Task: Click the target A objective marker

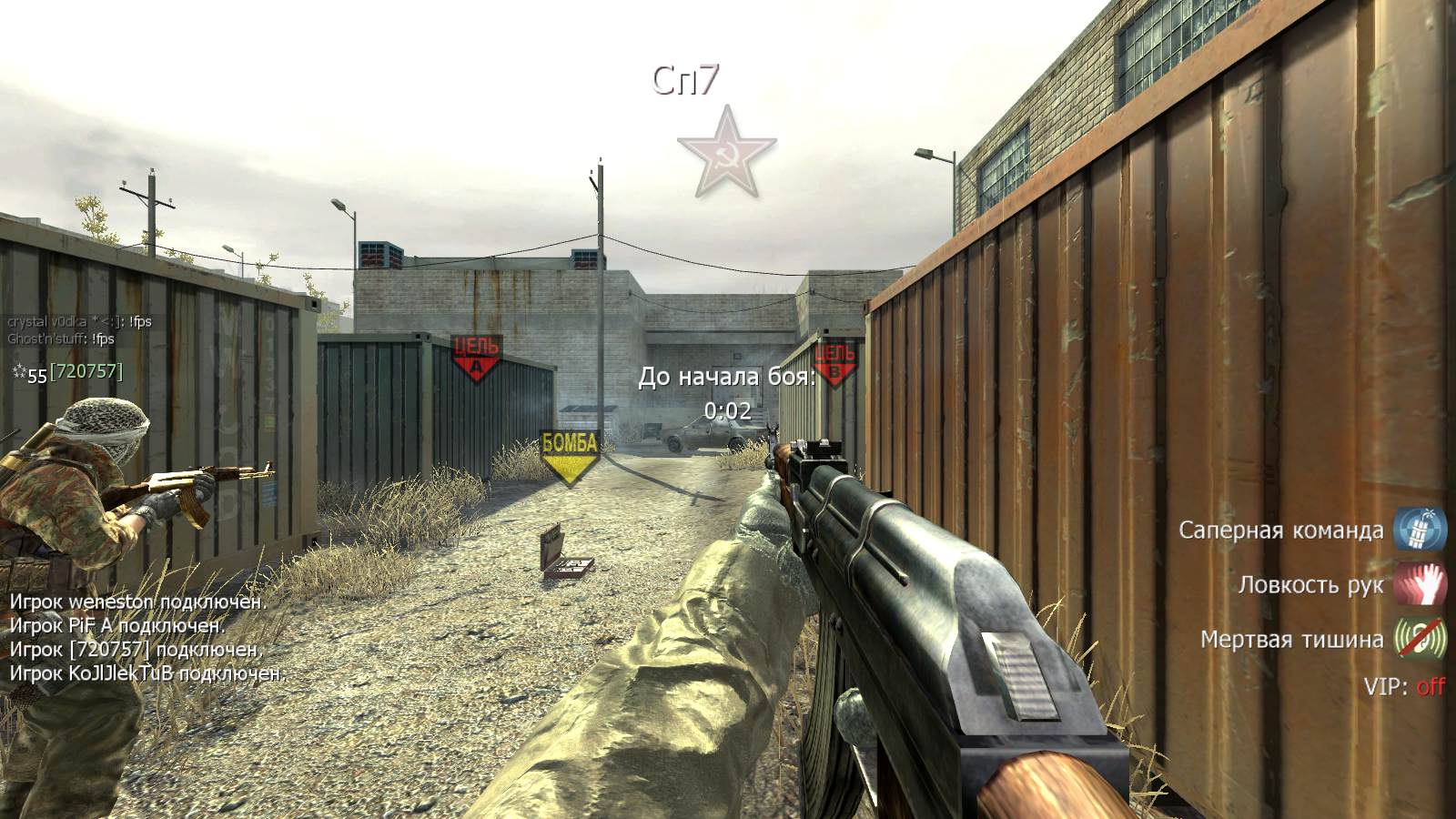Action: click(476, 357)
